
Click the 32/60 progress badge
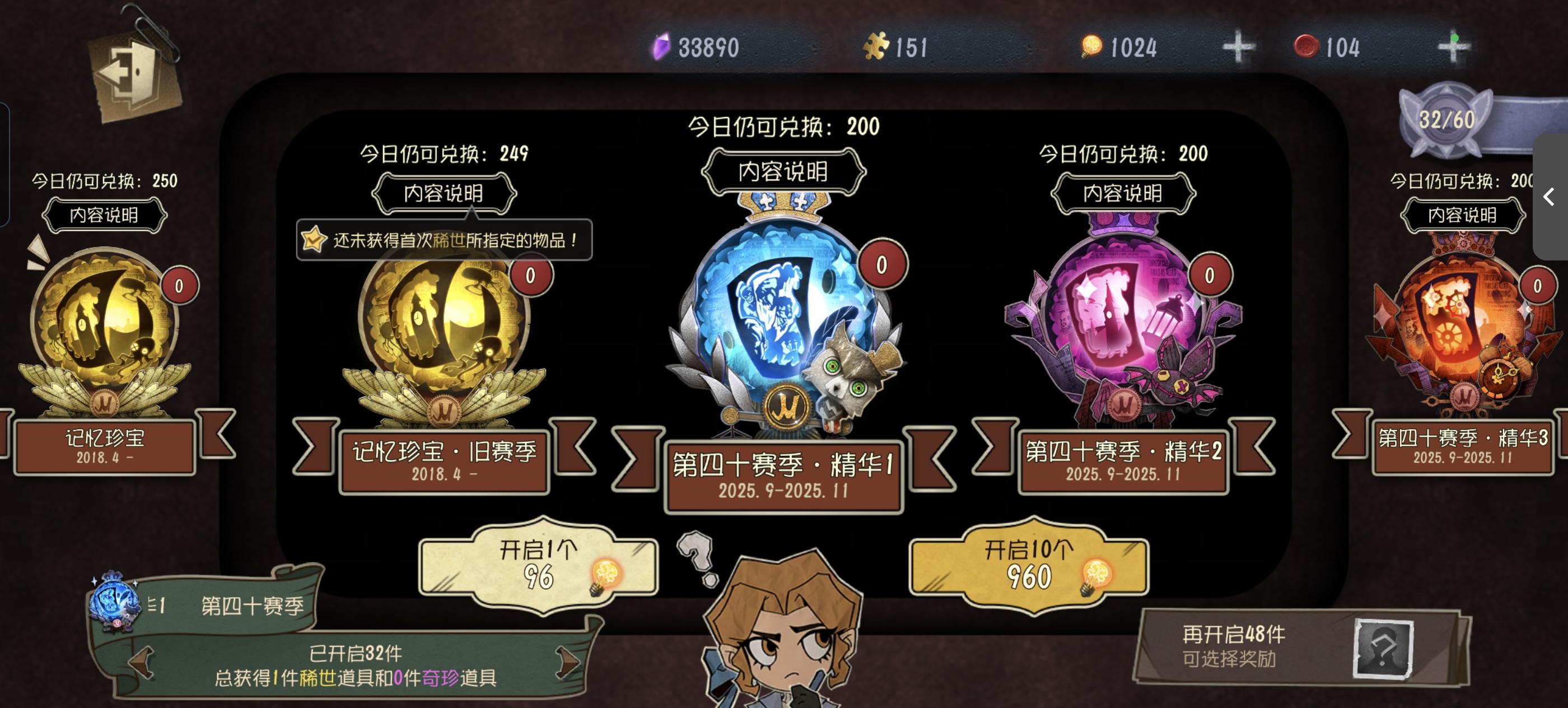(x=1448, y=119)
